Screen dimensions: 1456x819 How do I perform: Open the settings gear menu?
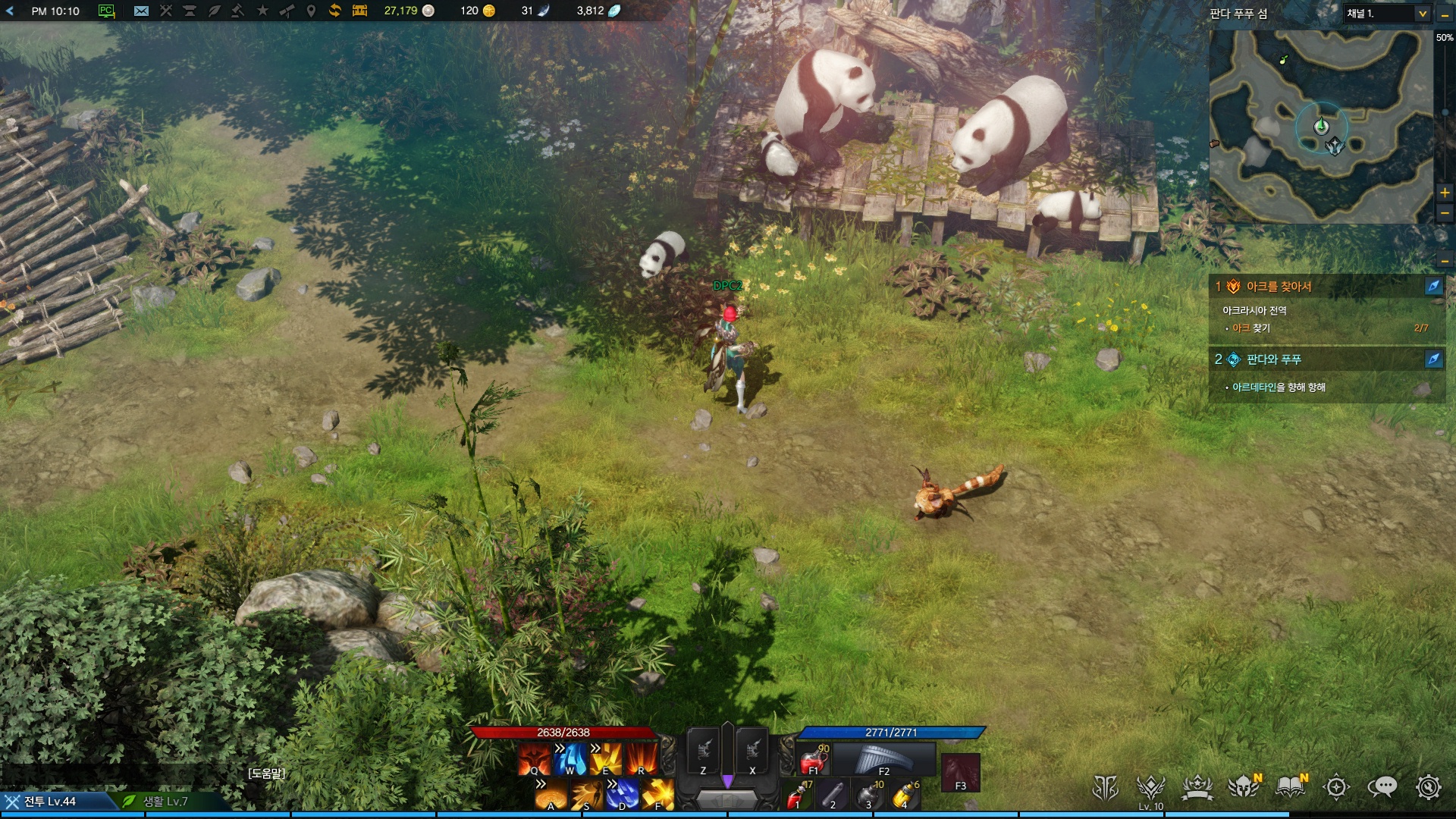[1429, 787]
